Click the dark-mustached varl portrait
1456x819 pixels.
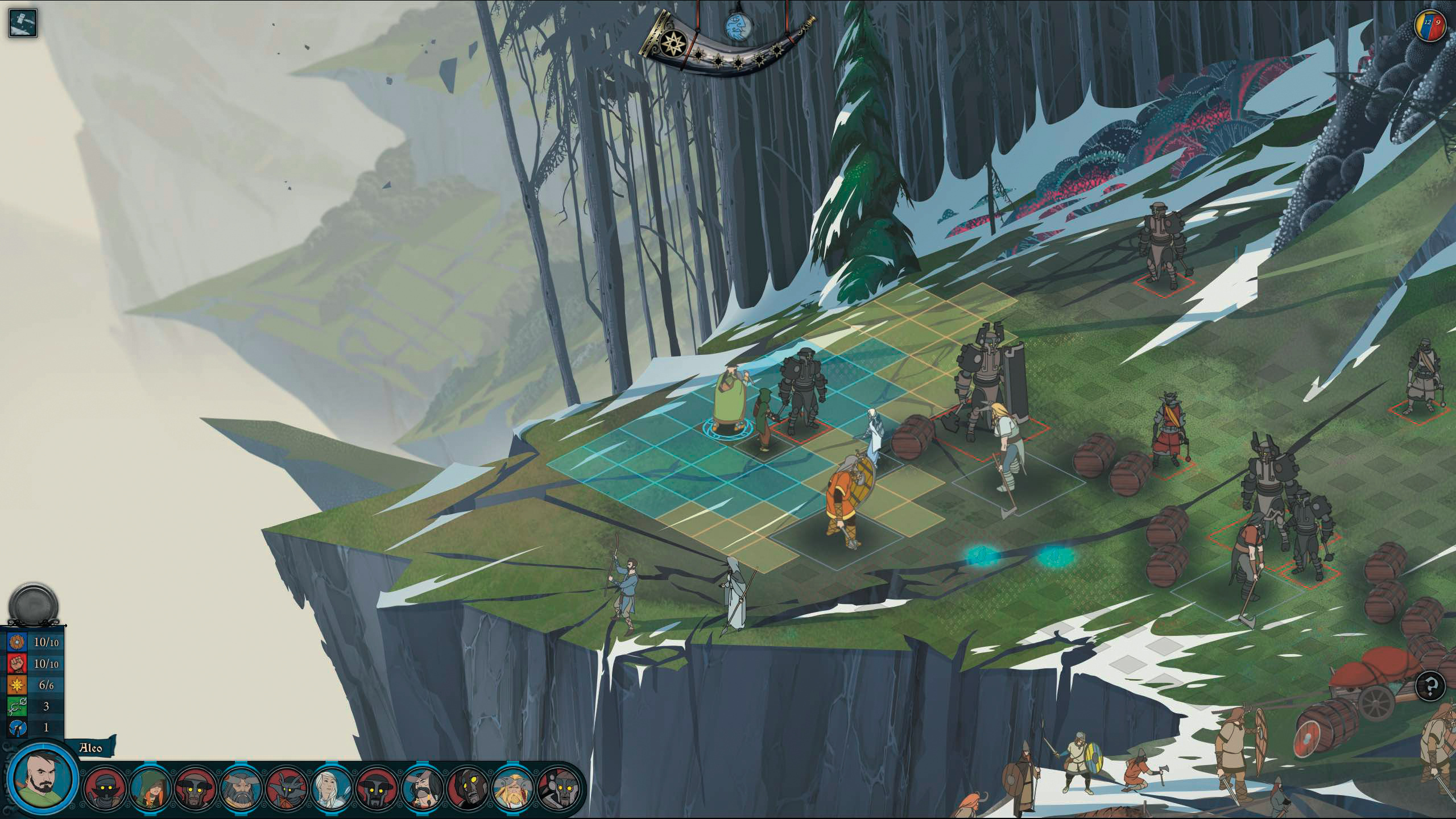click(x=422, y=788)
